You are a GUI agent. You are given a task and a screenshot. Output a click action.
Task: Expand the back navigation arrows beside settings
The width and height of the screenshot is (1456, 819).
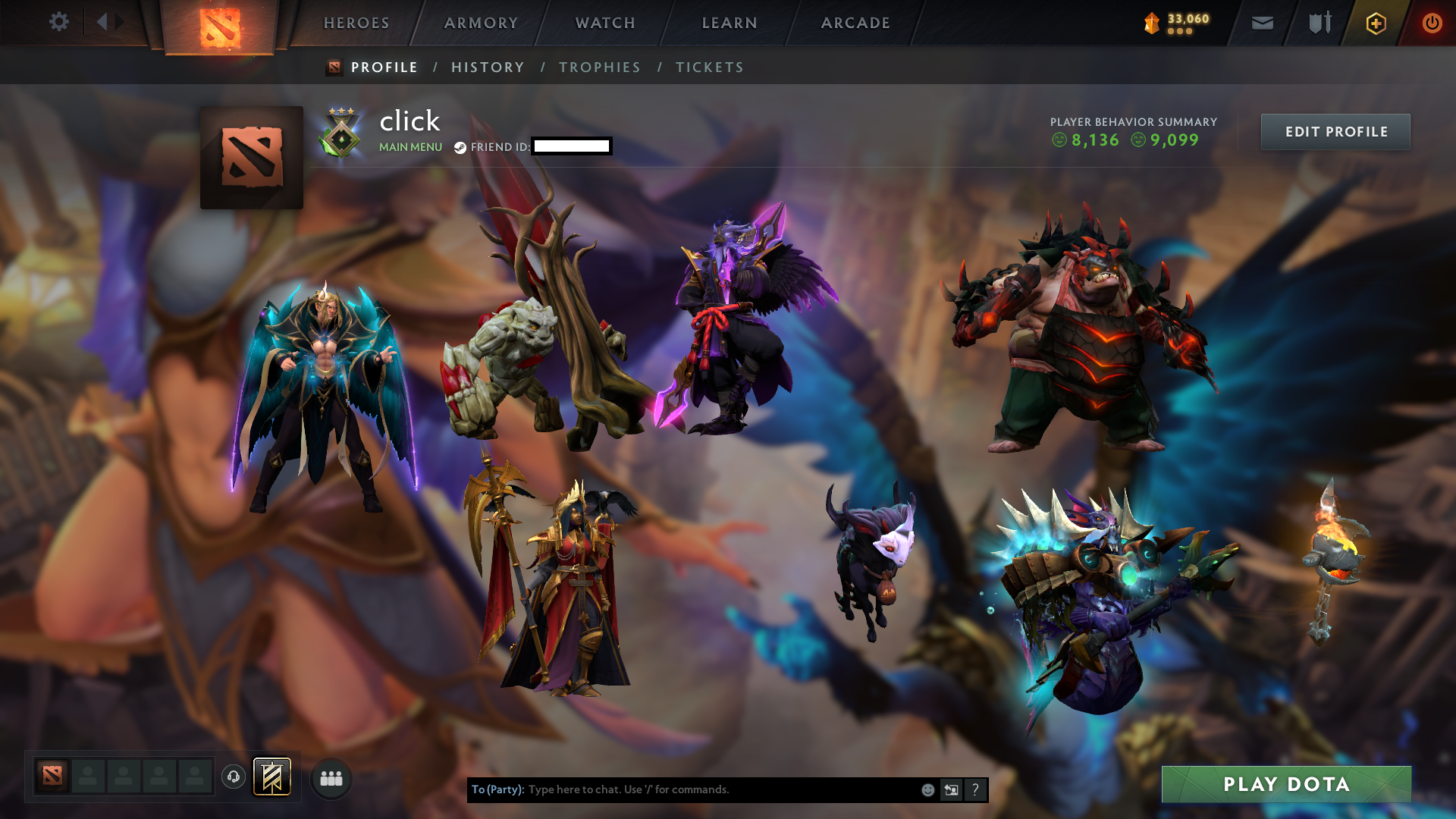tap(107, 22)
